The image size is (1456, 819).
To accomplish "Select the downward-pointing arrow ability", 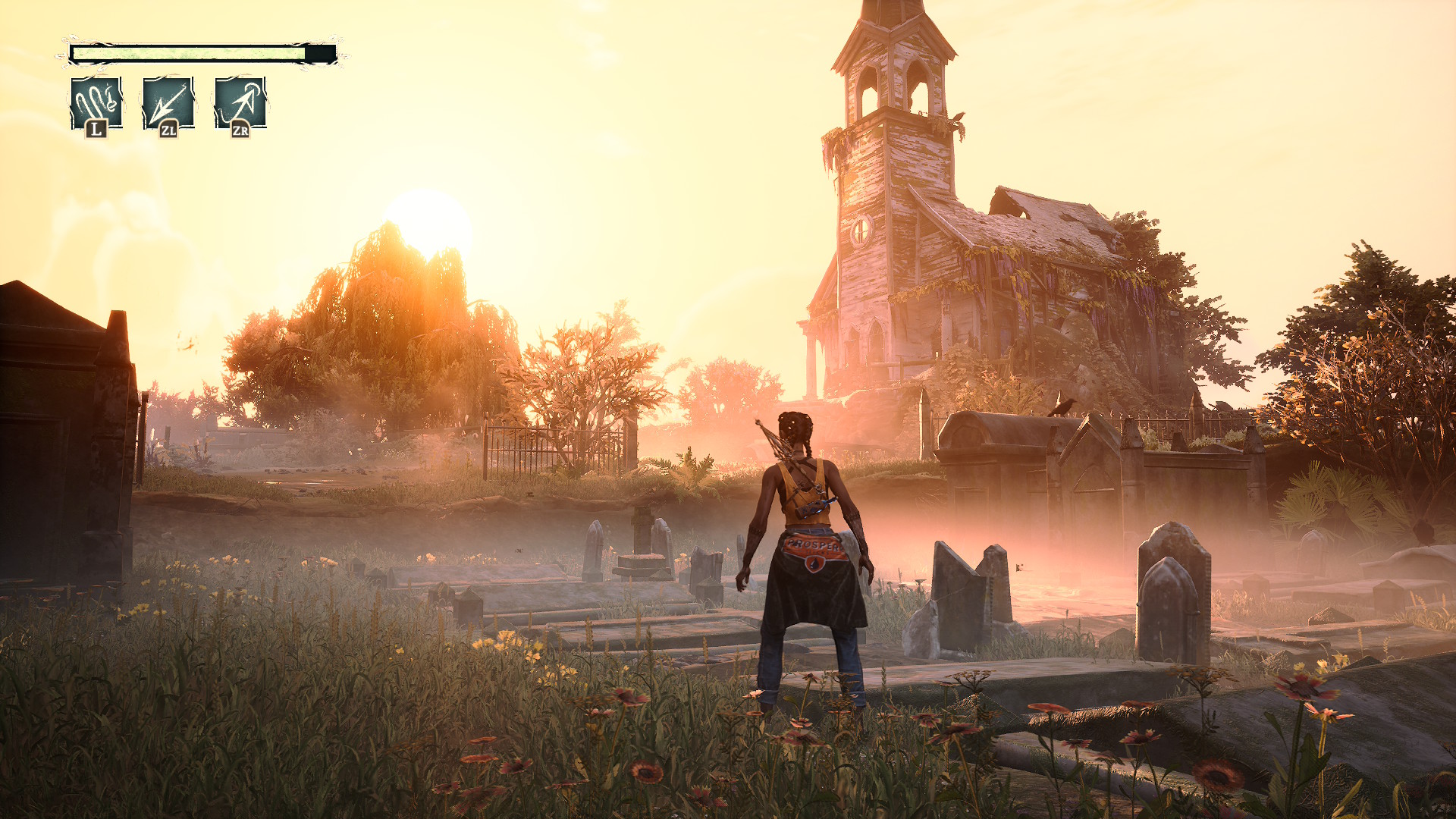I will (168, 103).
